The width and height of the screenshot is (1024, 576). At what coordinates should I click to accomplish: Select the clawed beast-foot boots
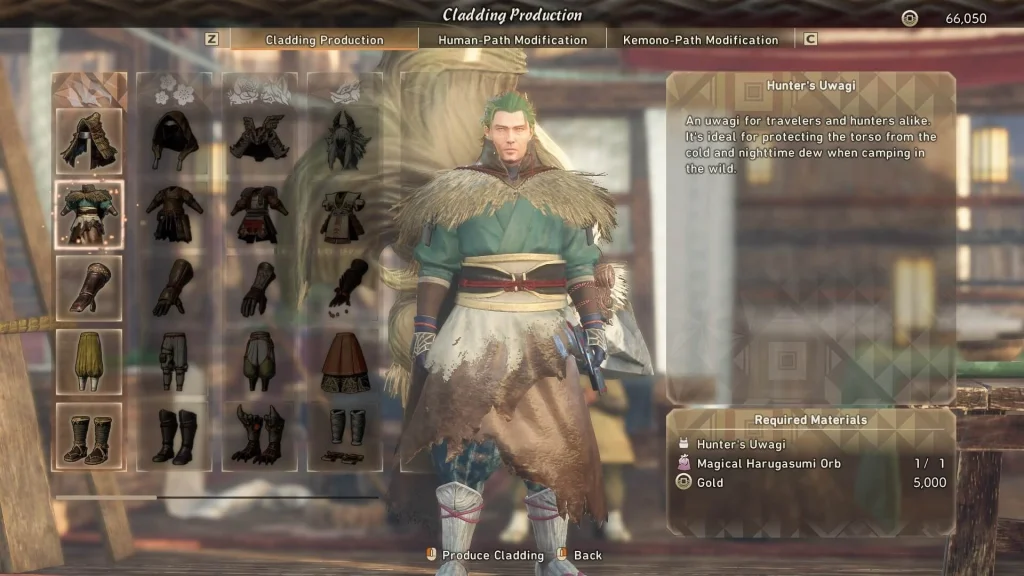click(x=259, y=435)
